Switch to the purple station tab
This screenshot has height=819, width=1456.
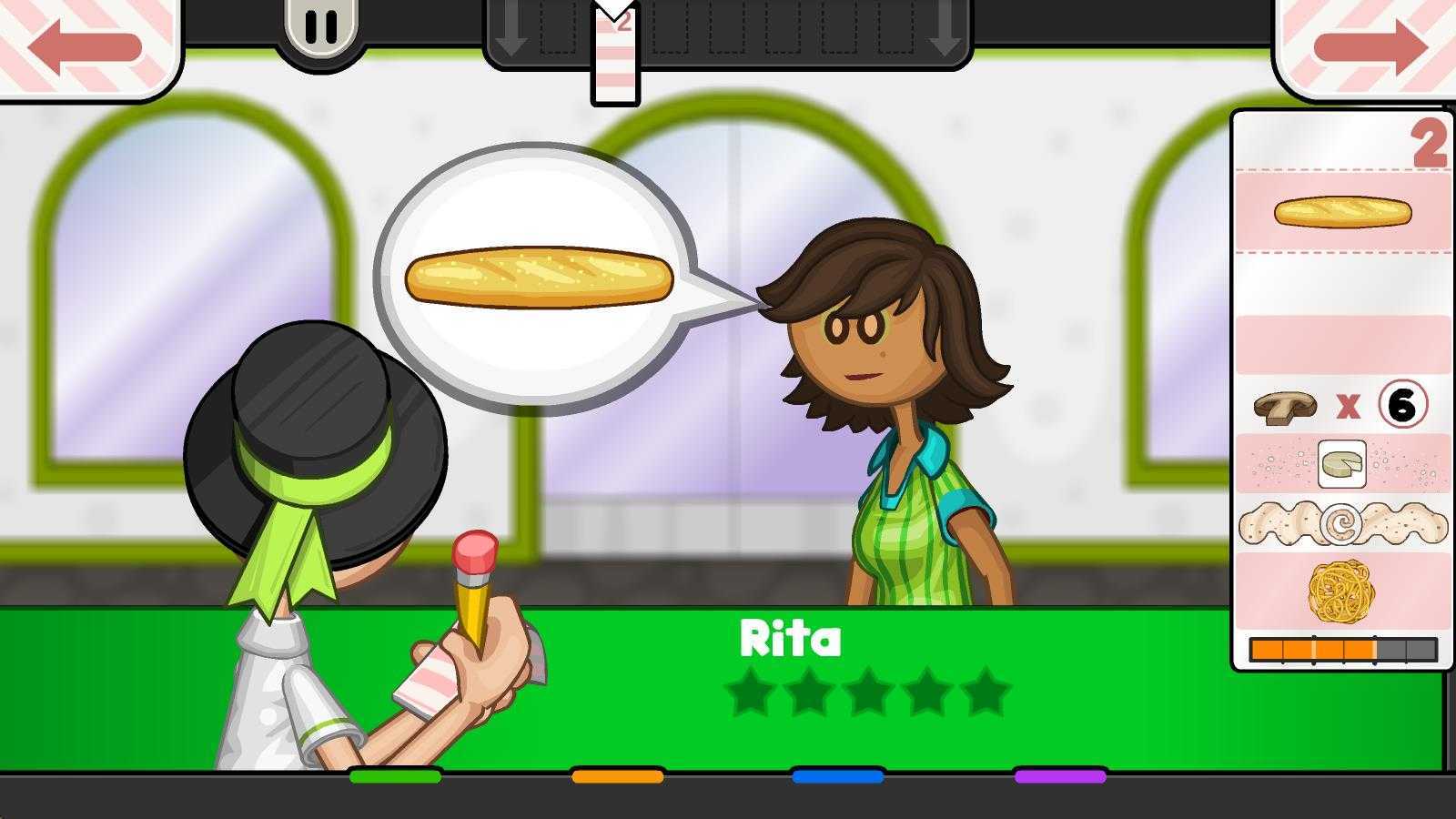pyautogui.click(x=1060, y=776)
